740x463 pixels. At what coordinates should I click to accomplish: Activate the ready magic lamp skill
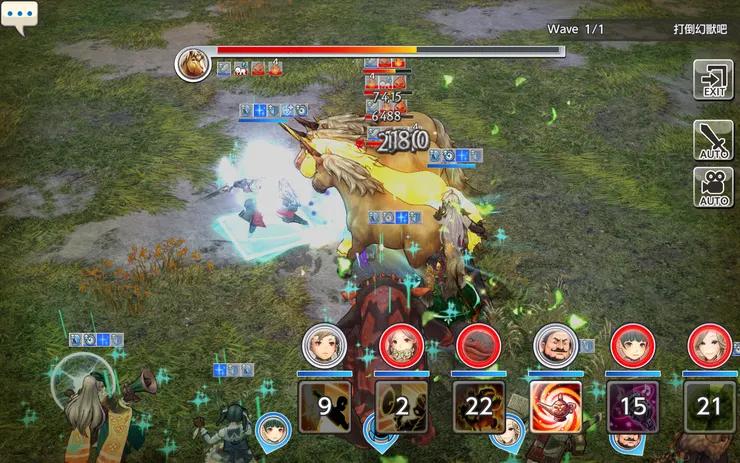click(556, 407)
